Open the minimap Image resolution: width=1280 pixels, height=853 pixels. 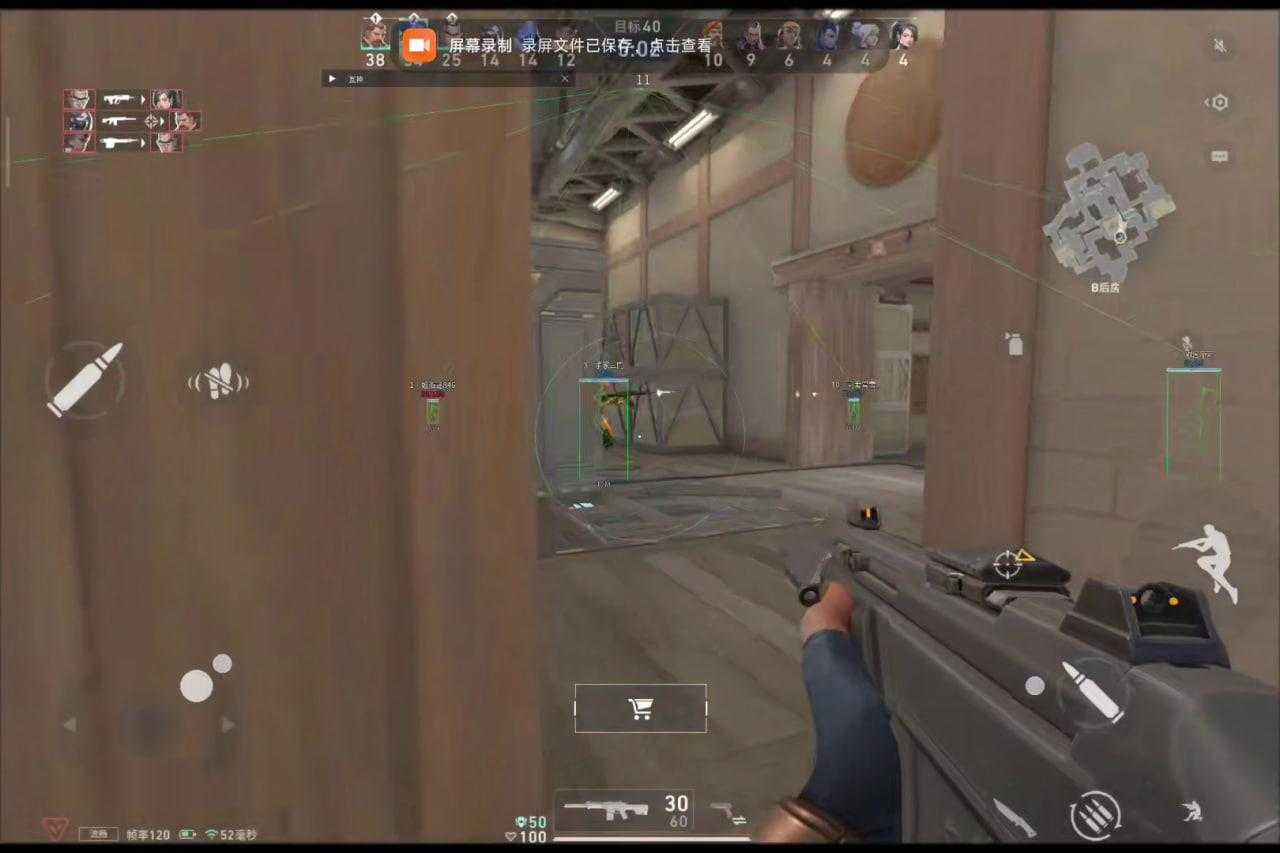[1108, 212]
